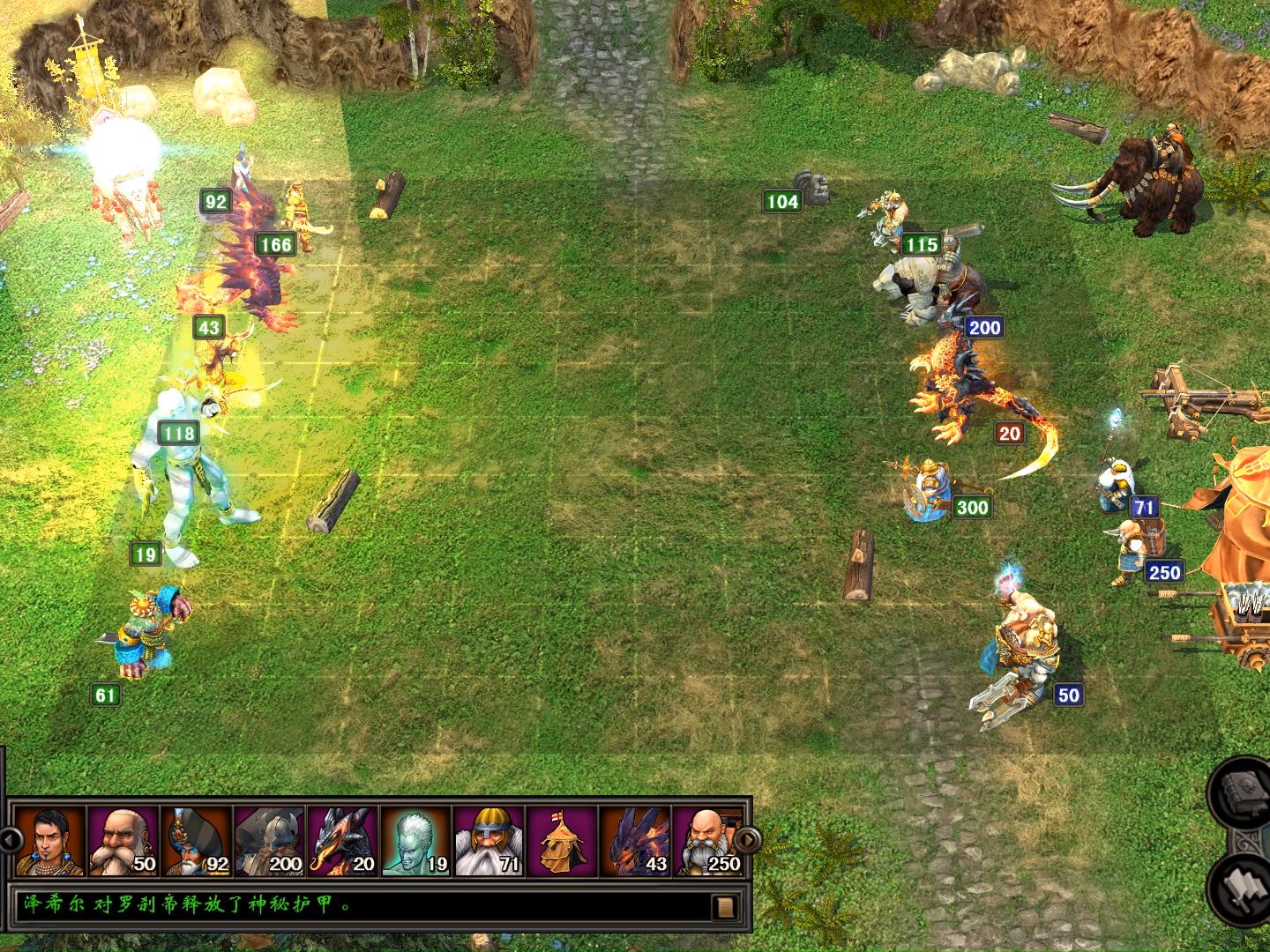Choose the helmeted rider portrait numbered 200
The height and width of the screenshot is (952, 1270).
click(x=269, y=840)
